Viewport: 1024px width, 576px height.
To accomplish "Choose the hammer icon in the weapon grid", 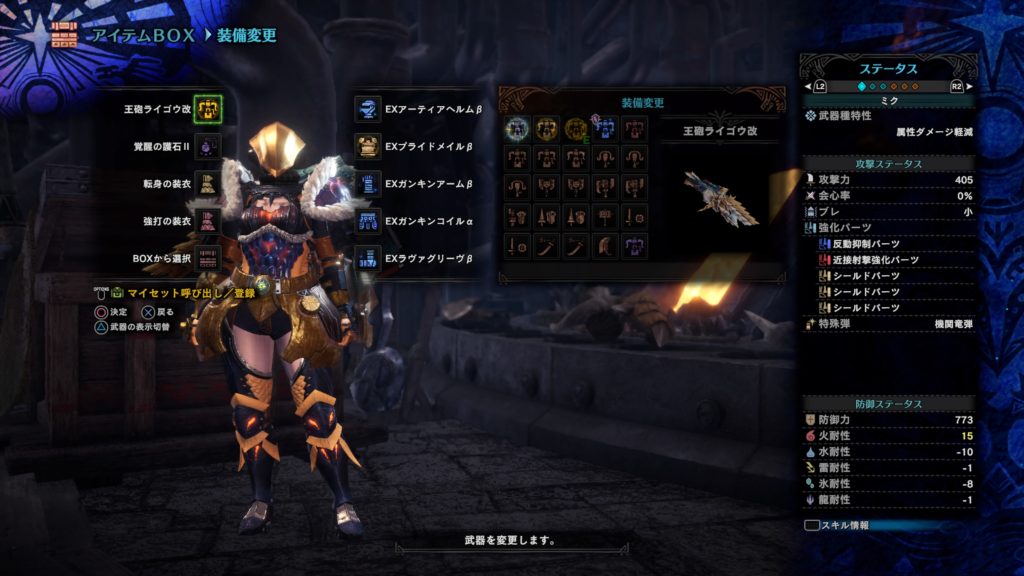I will point(604,216).
